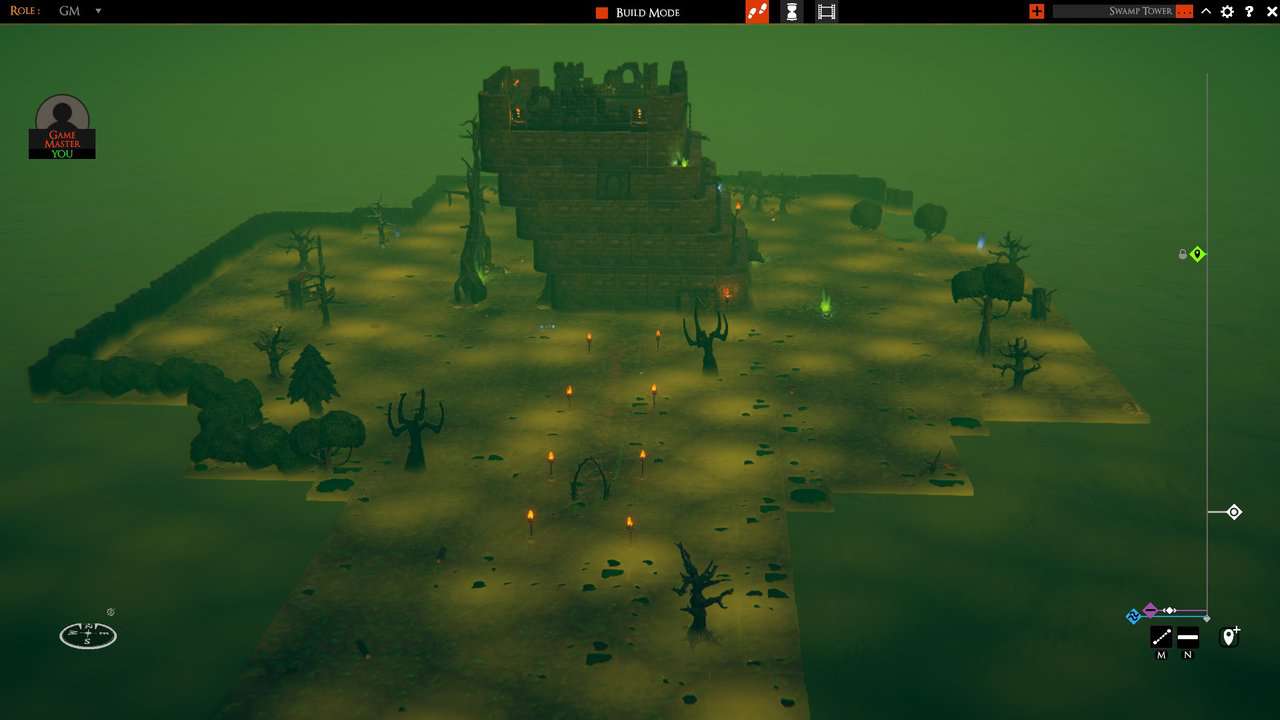
Task: Click the add map pin icon
Action: tap(1230, 634)
